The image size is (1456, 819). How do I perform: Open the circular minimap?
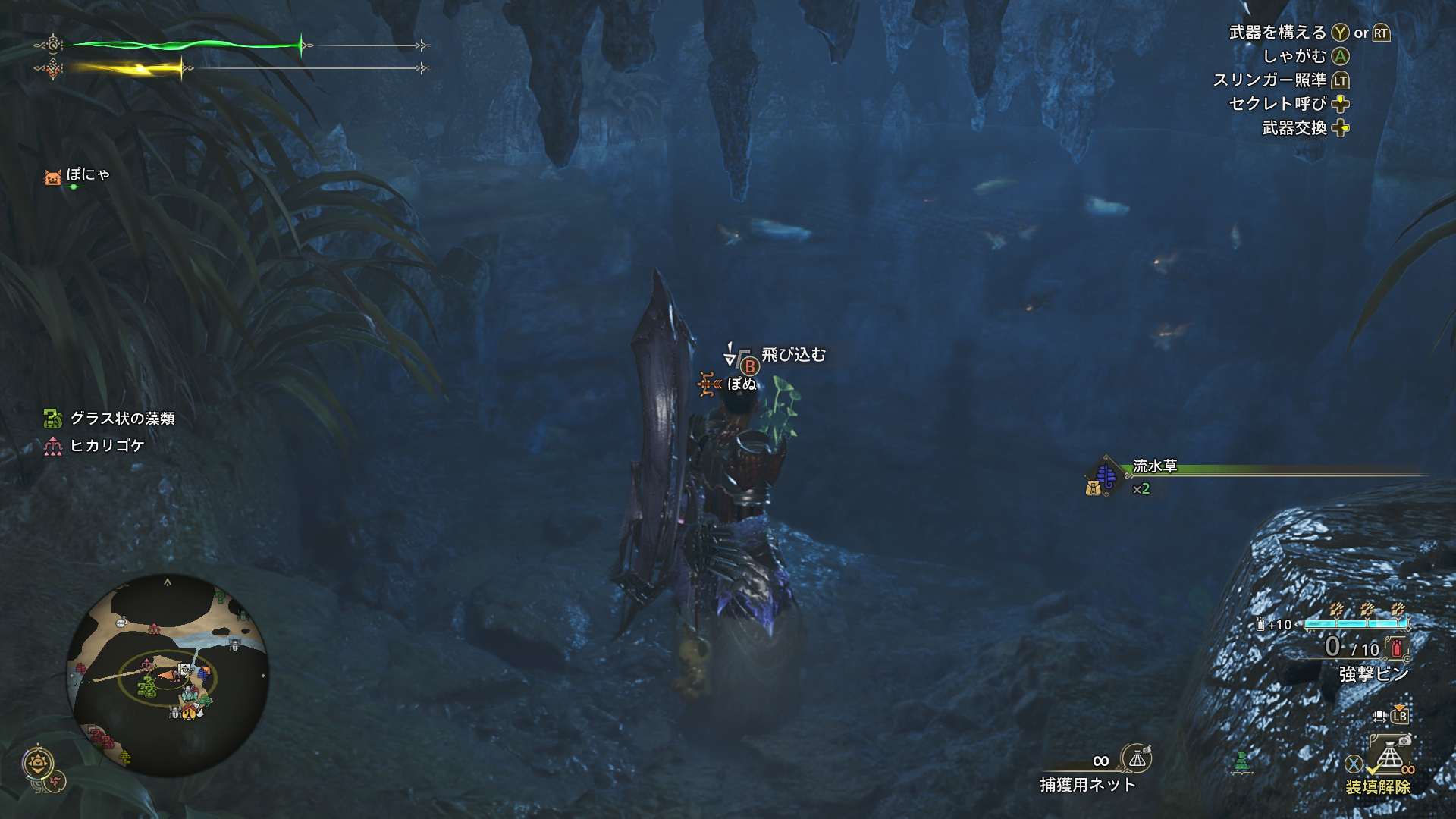(168, 674)
